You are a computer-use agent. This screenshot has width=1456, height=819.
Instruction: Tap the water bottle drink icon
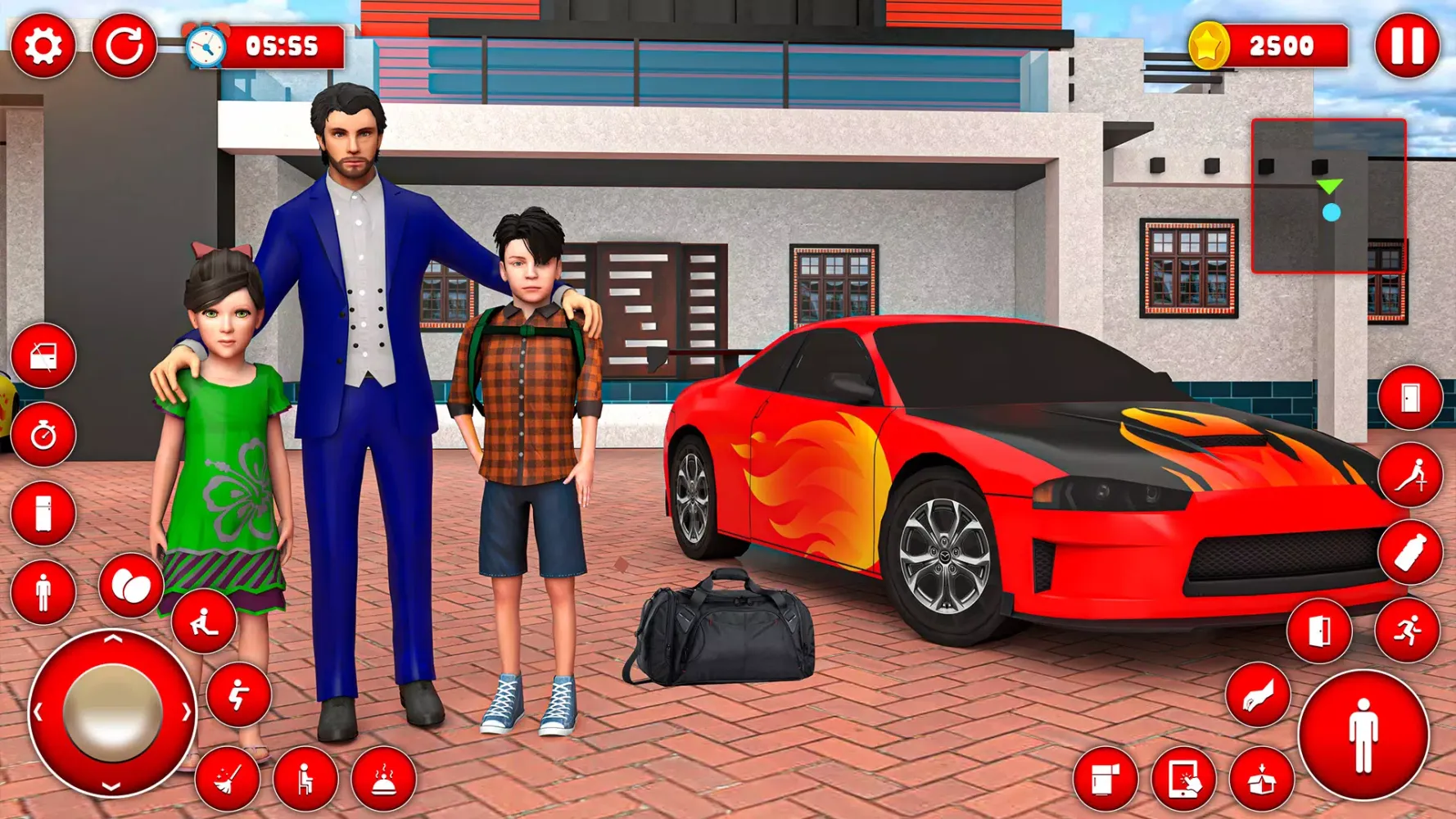click(x=1410, y=550)
